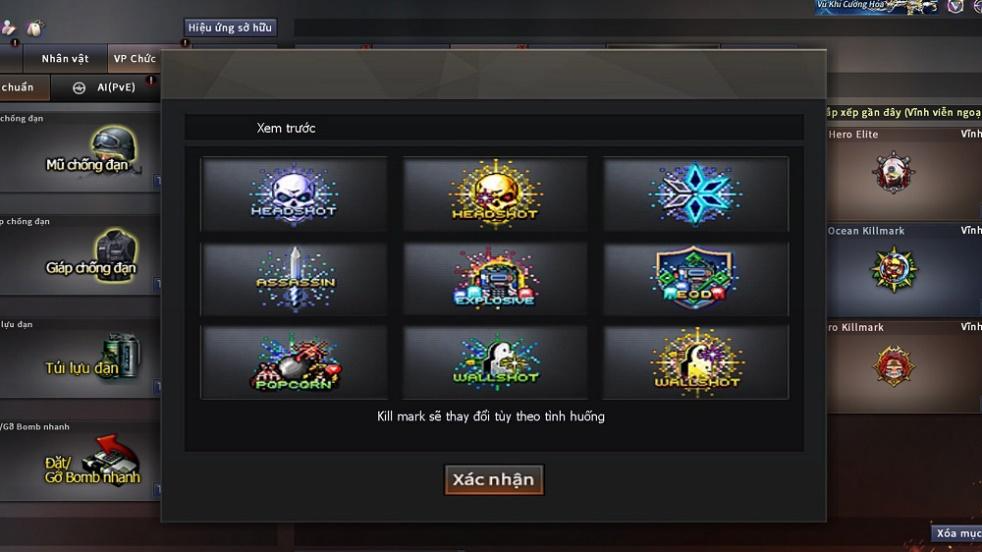Open the Hiệu ứng sở hữu button

(x=230, y=28)
